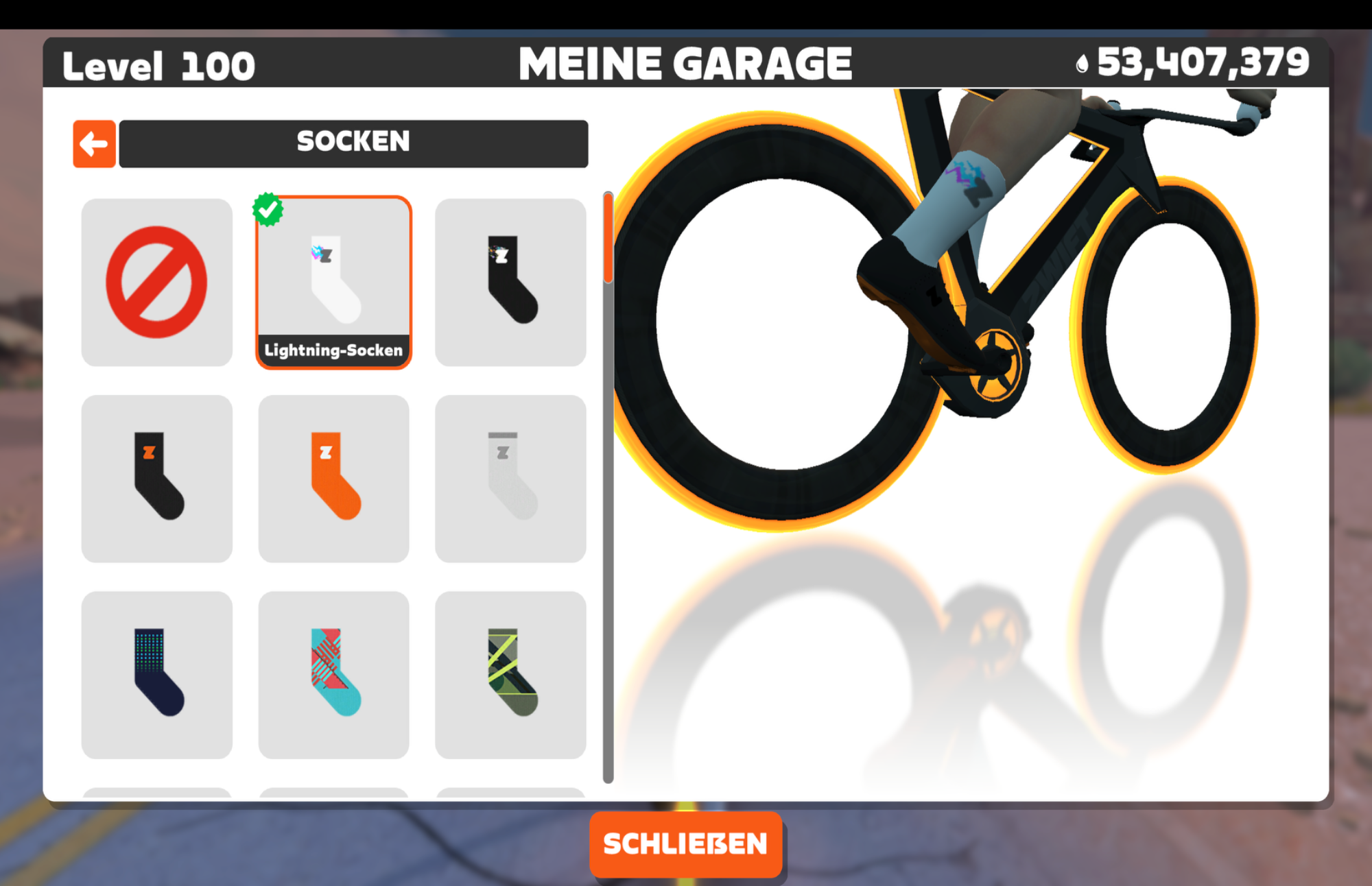Pick the black lightning sock tile
Image resolution: width=1372 pixels, height=886 pixels.
tap(511, 283)
